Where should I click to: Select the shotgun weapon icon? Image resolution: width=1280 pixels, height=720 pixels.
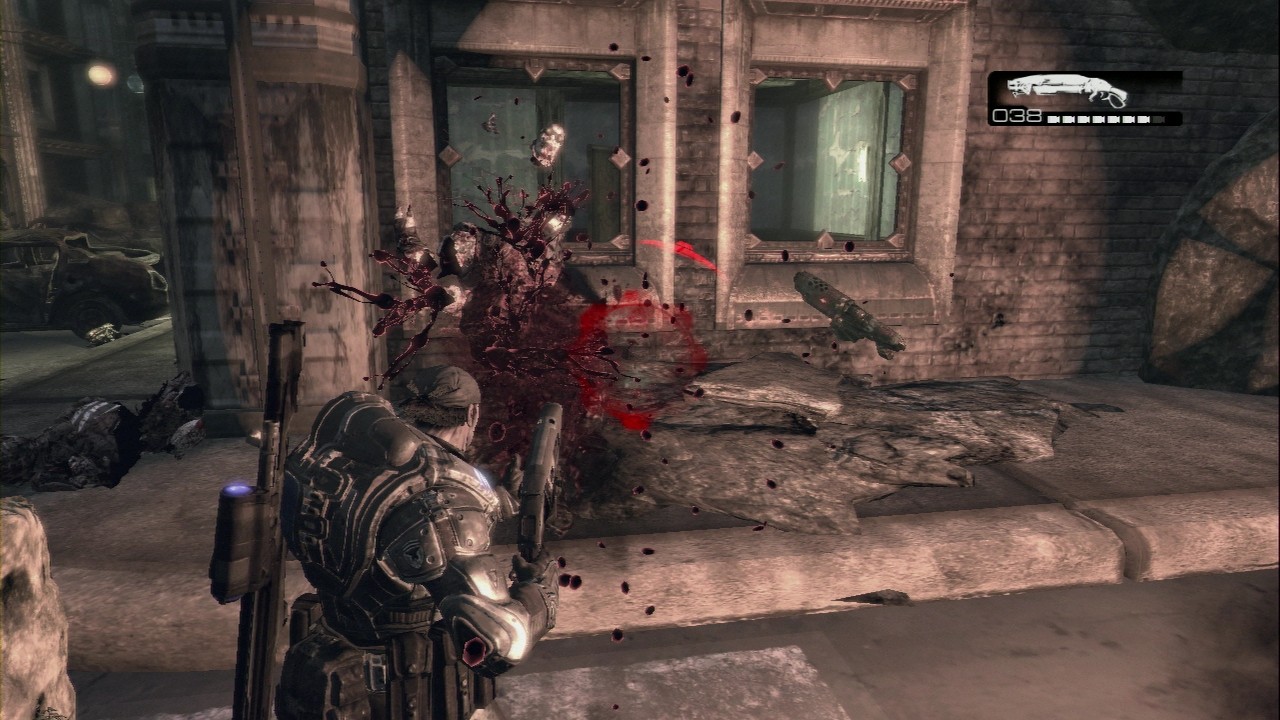pos(1067,91)
